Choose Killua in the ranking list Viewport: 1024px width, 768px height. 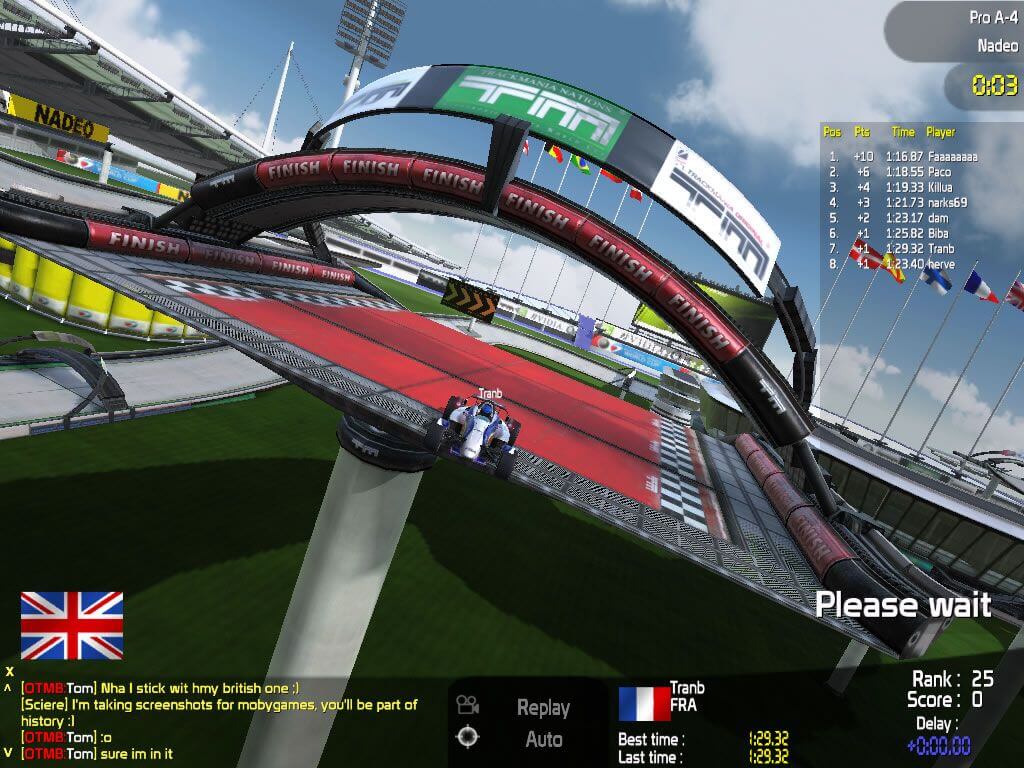tap(902, 187)
